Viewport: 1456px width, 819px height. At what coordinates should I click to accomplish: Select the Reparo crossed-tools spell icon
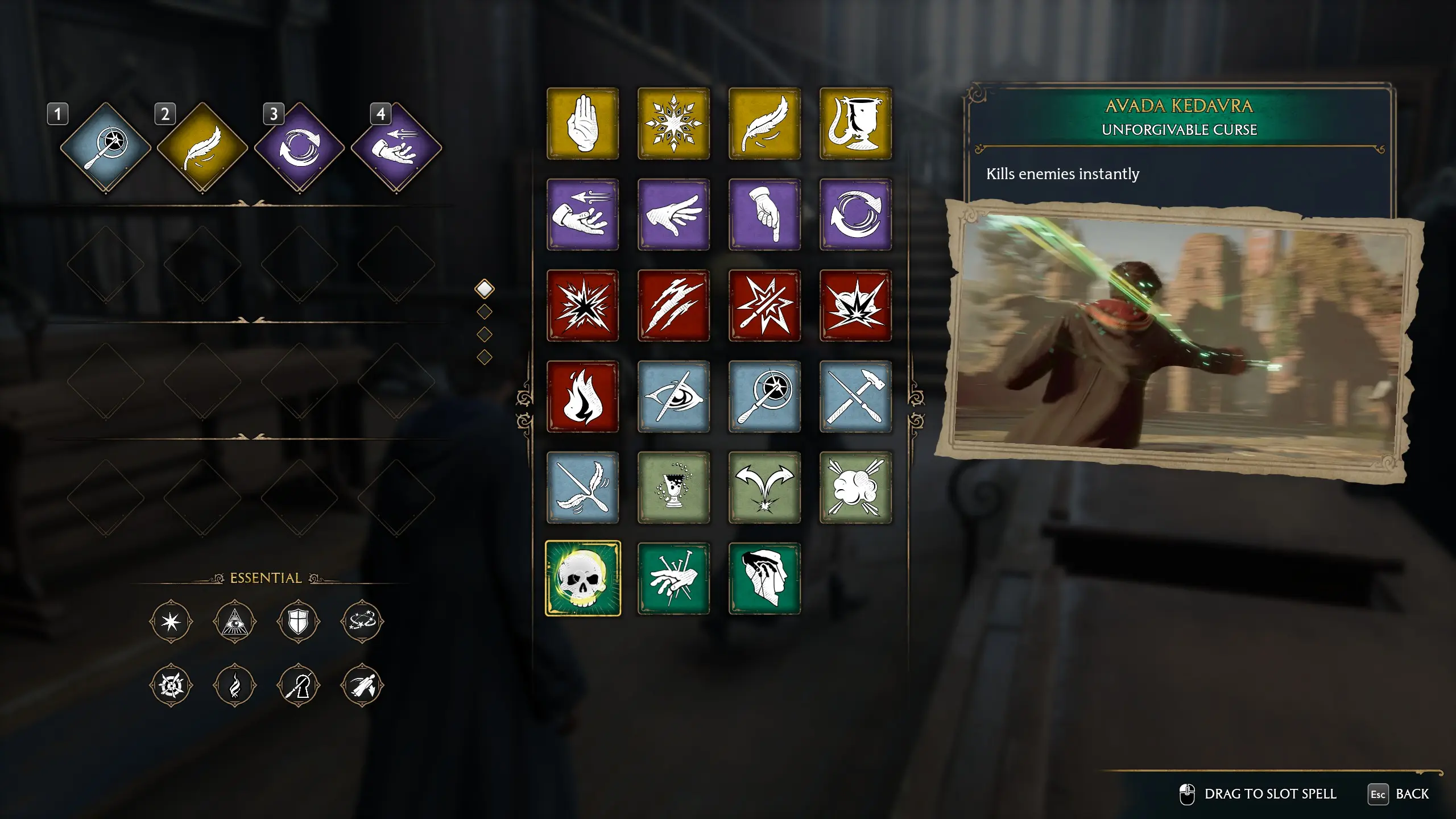(x=856, y=397)
